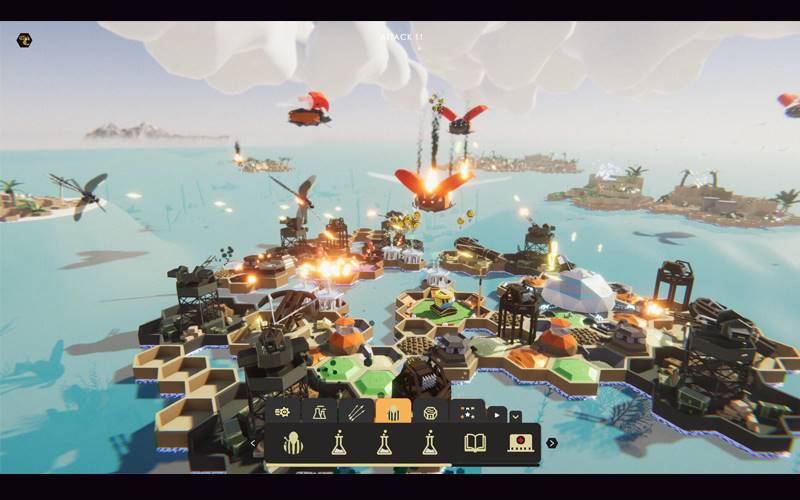Show previous build items with left arrow
Image resolution: width=800 pixels, height=500 pixels.
pos(254,443)
